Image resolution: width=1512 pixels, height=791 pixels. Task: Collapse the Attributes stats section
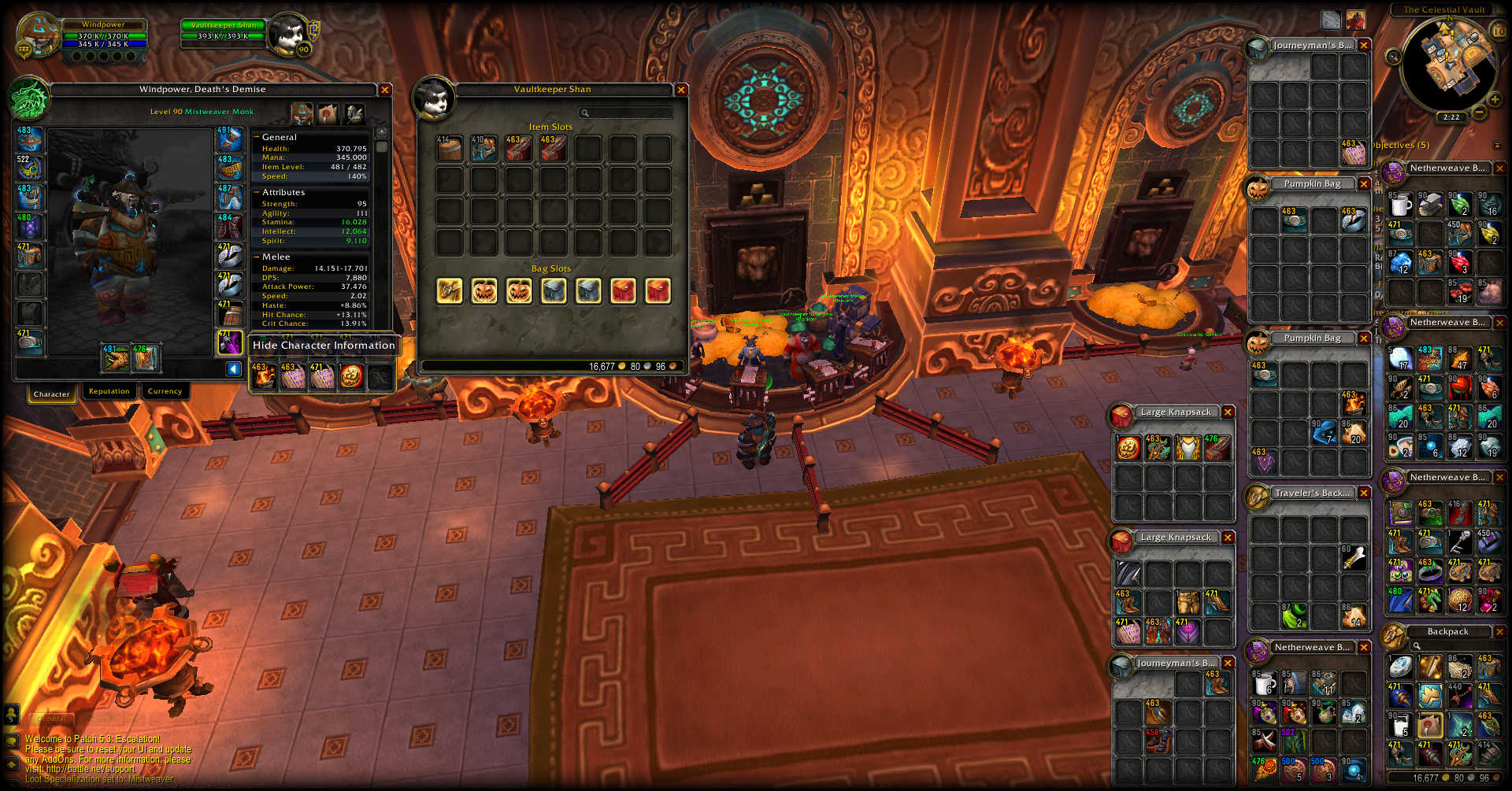tap(257, 192)
